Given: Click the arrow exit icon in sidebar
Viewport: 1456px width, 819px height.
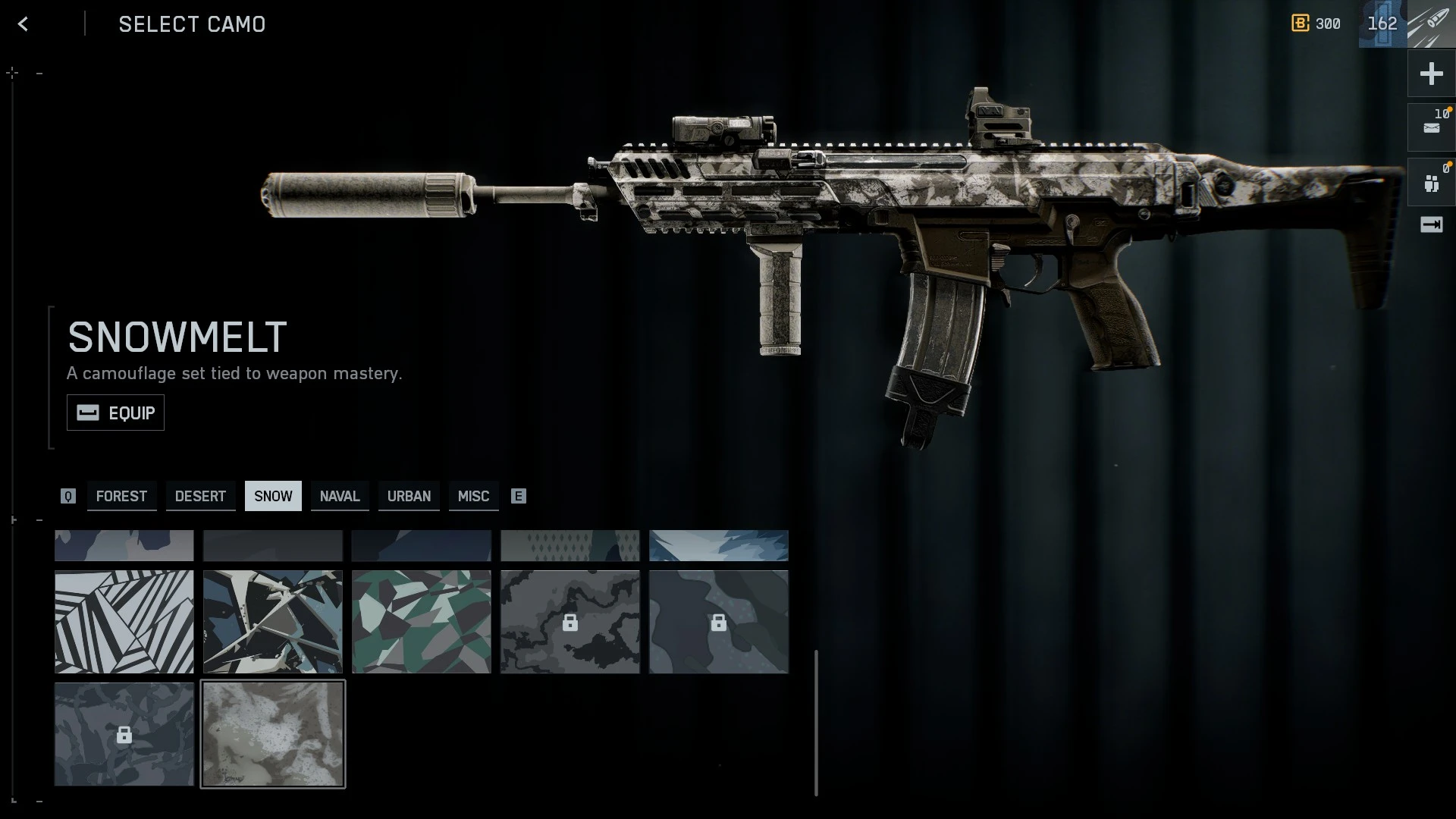Looking at the screenshot, I should (1431, 224).
